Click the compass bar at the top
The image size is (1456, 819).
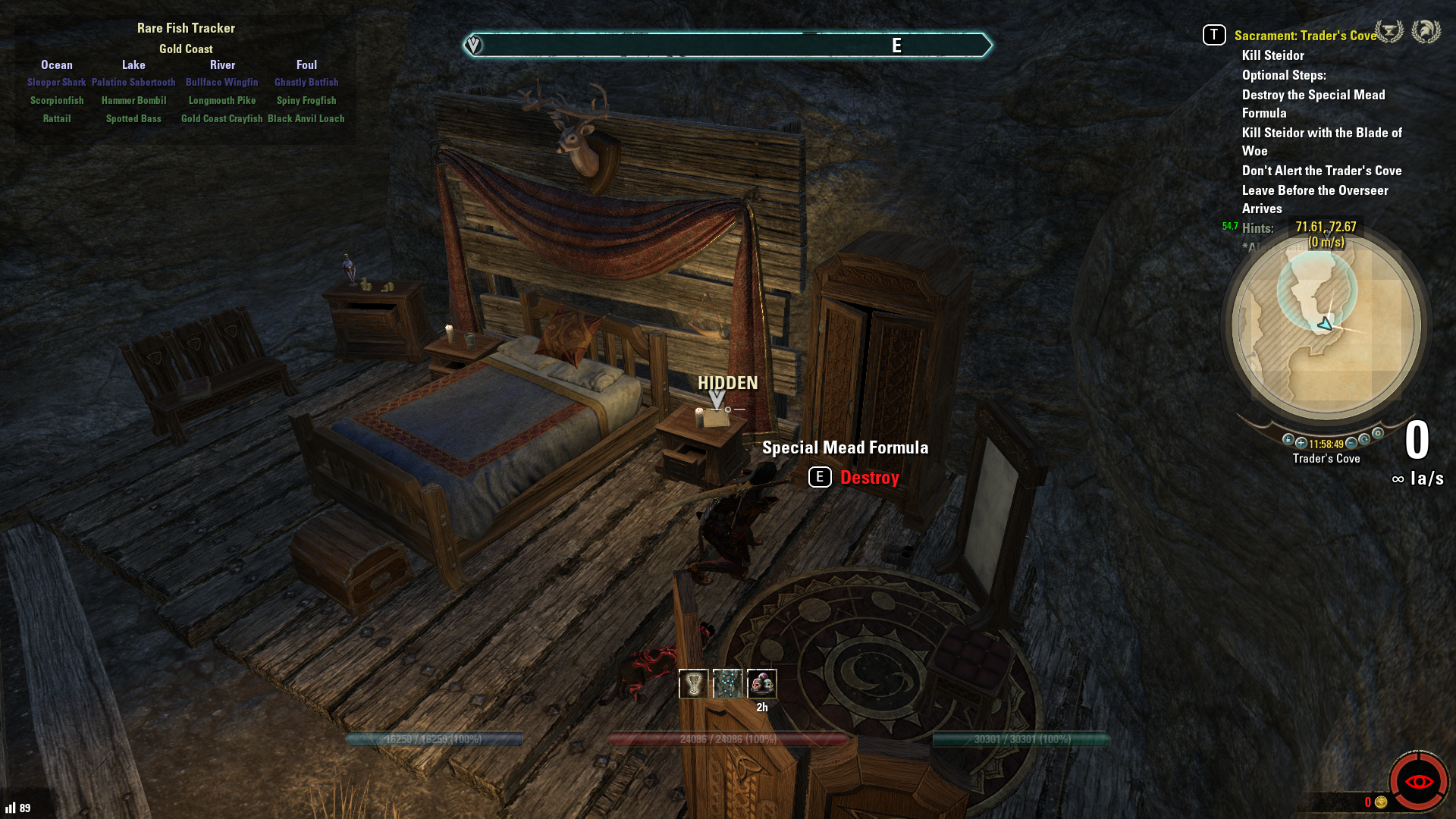726,45
